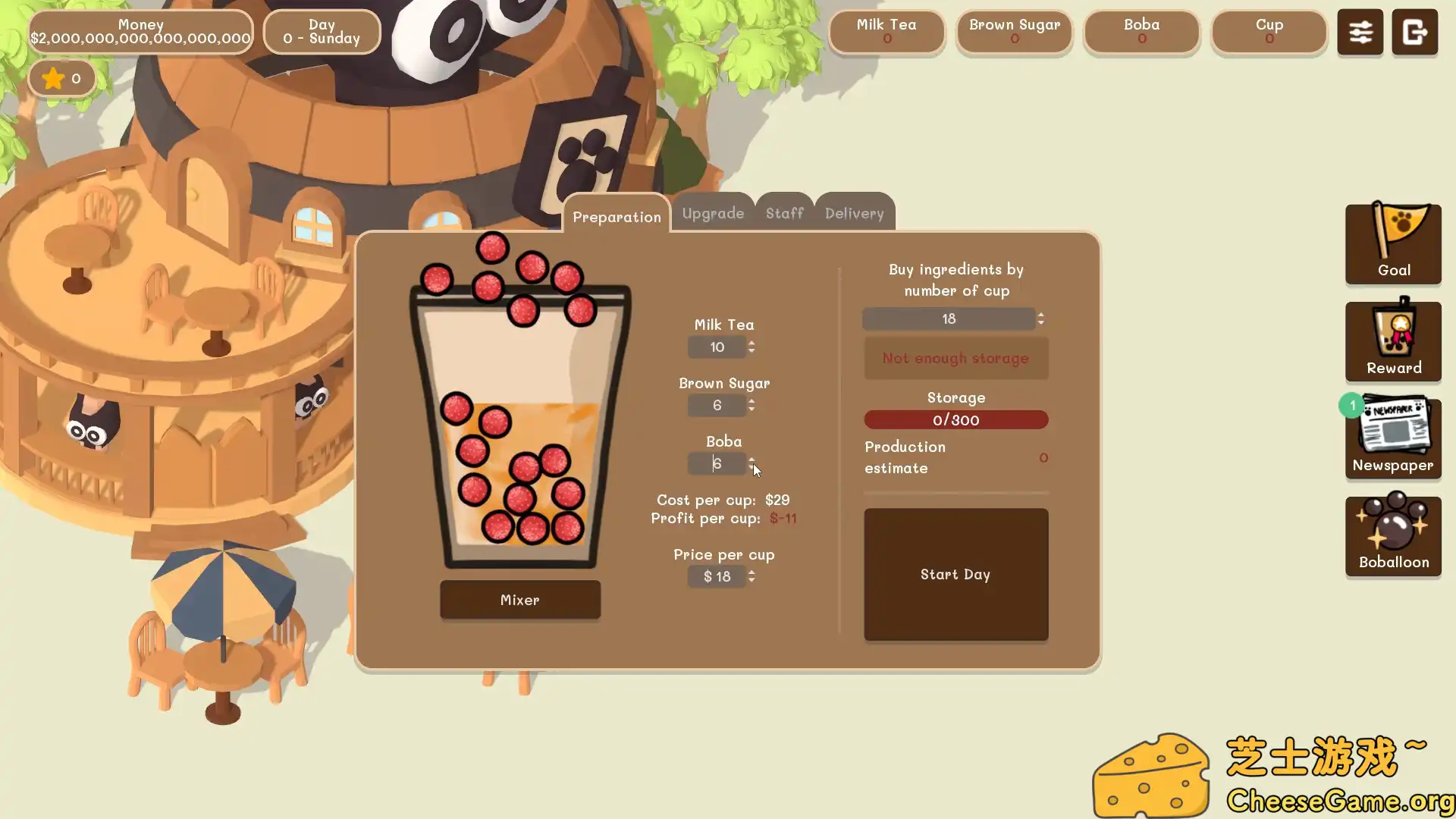The width and height of the screenshot is (1456, 819).
Task: Check the Cup inventory counter
Action: click(x=1269, y=32)
